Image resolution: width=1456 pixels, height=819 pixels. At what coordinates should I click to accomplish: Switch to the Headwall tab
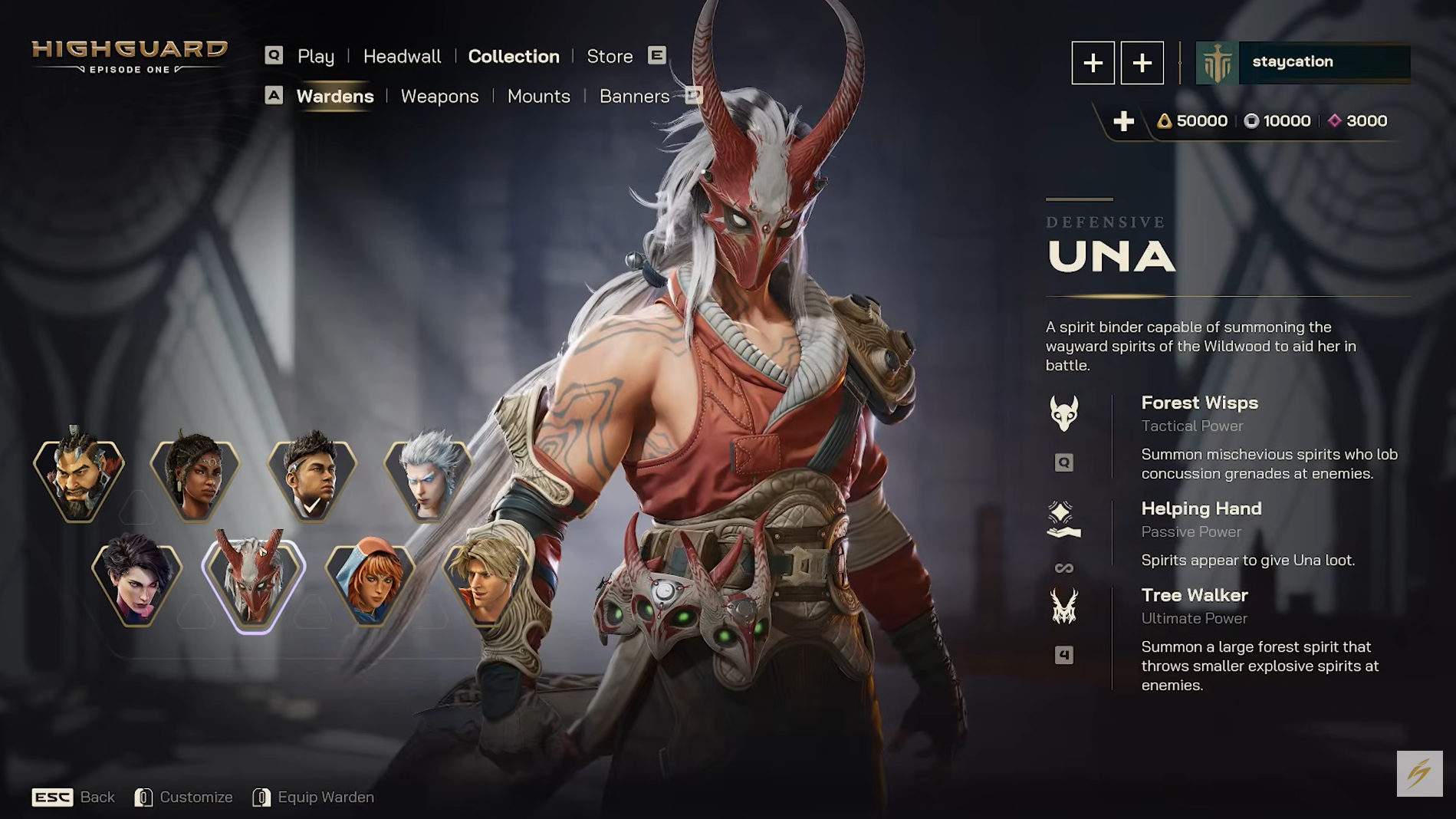click(x=402, y=57)
